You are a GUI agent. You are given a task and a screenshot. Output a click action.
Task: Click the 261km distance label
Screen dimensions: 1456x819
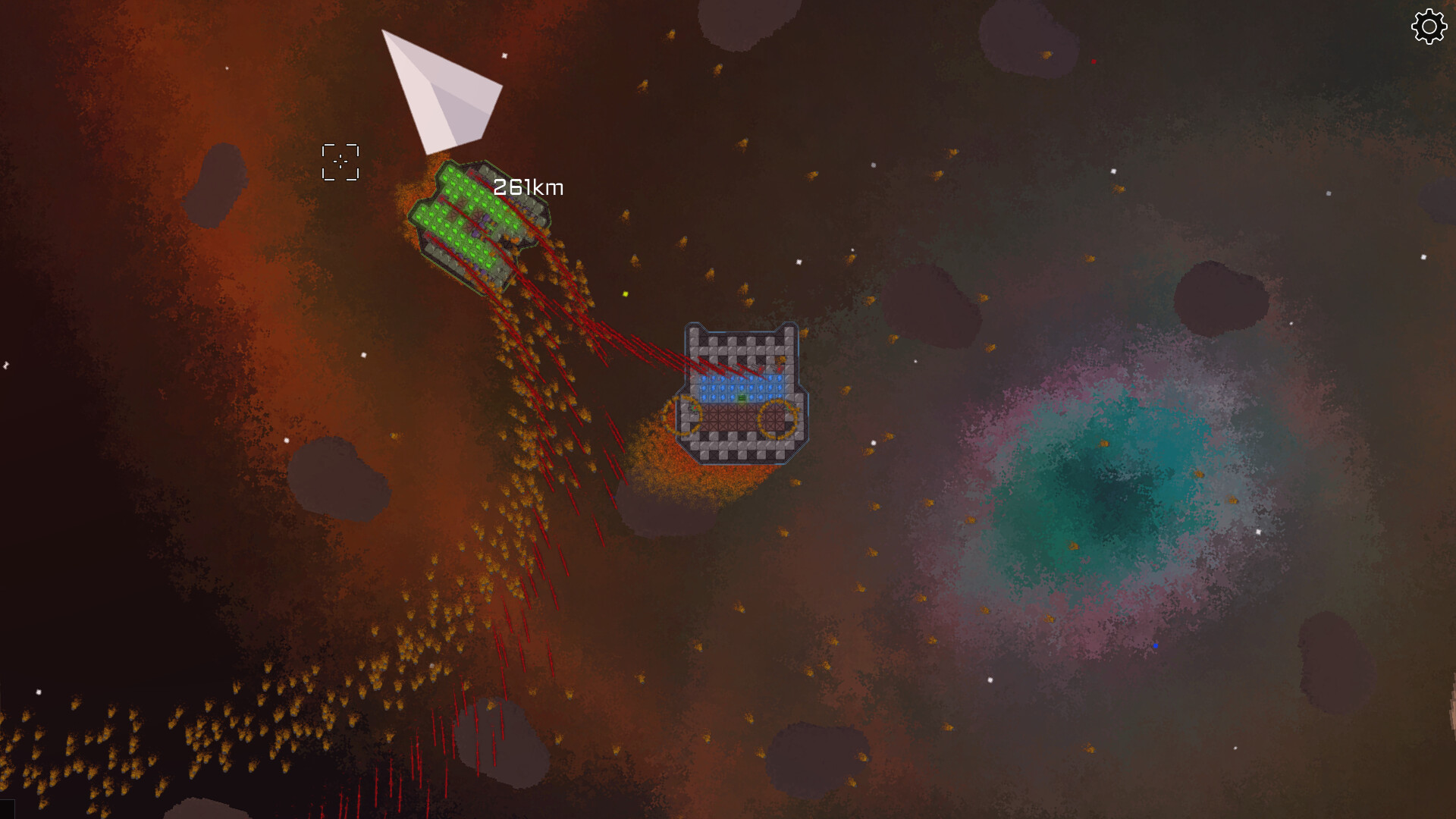pyautogui.click(x=529, y=187)
